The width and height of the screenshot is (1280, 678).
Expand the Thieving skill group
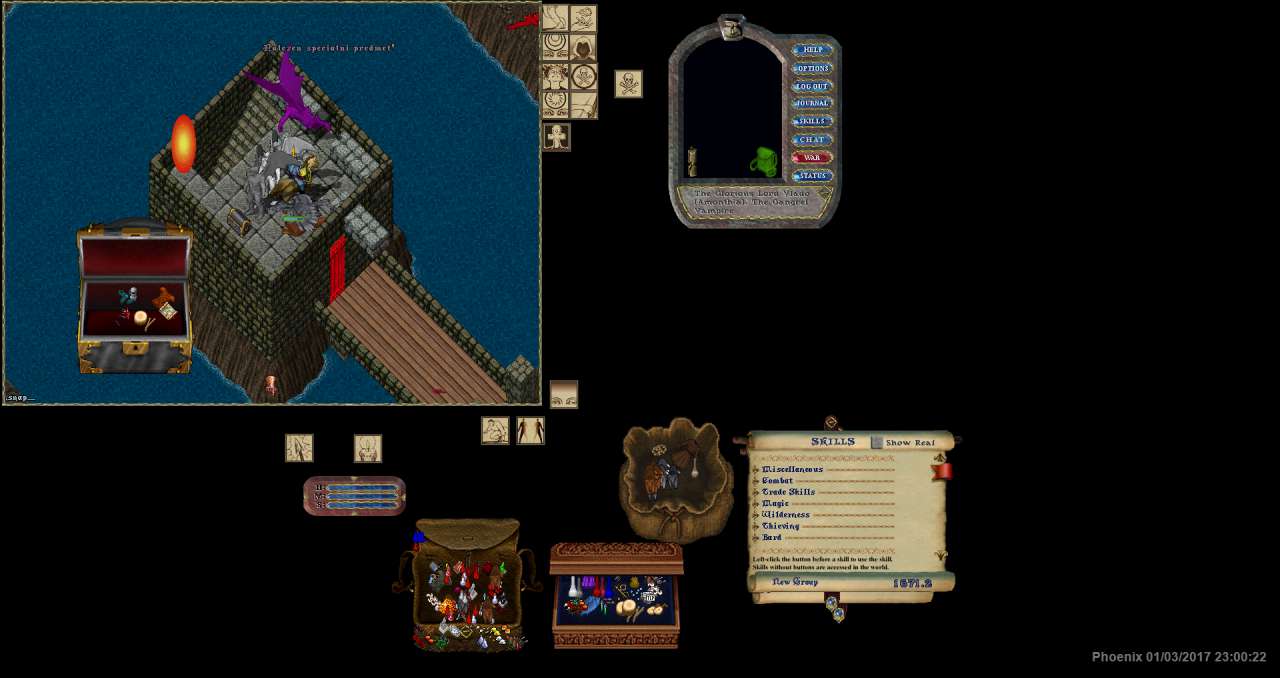(x=756, y=526)
